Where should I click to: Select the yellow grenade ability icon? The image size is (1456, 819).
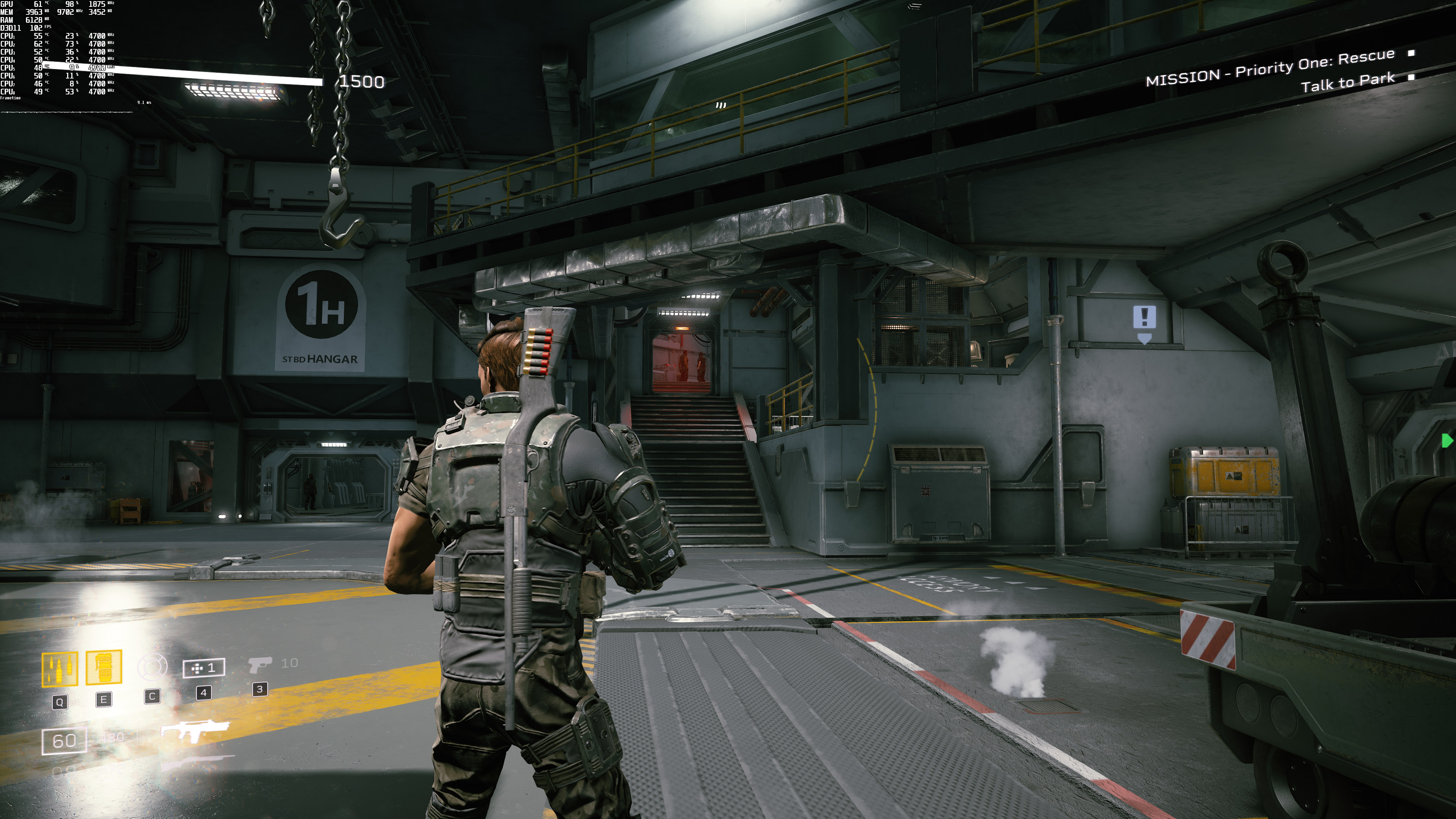[x=104, y=667]
